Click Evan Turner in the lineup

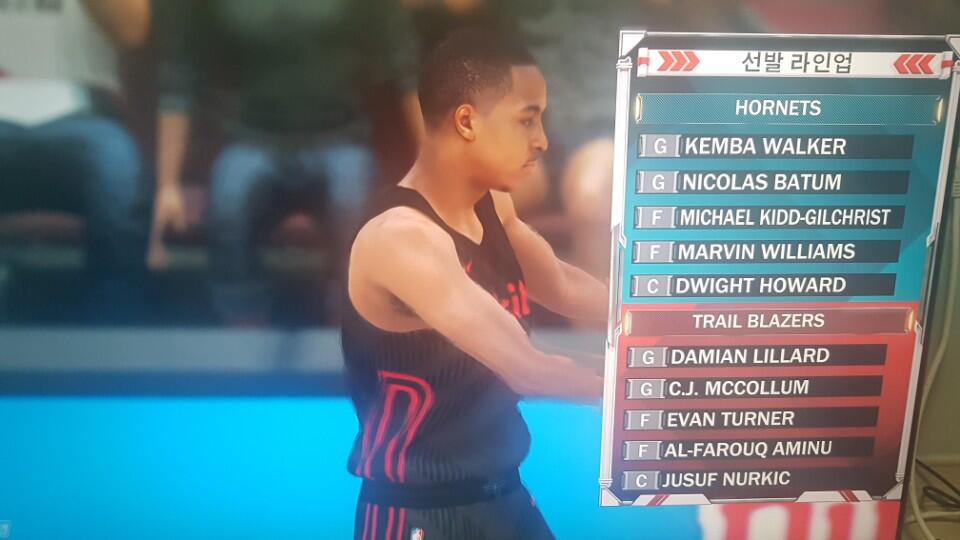730,418
